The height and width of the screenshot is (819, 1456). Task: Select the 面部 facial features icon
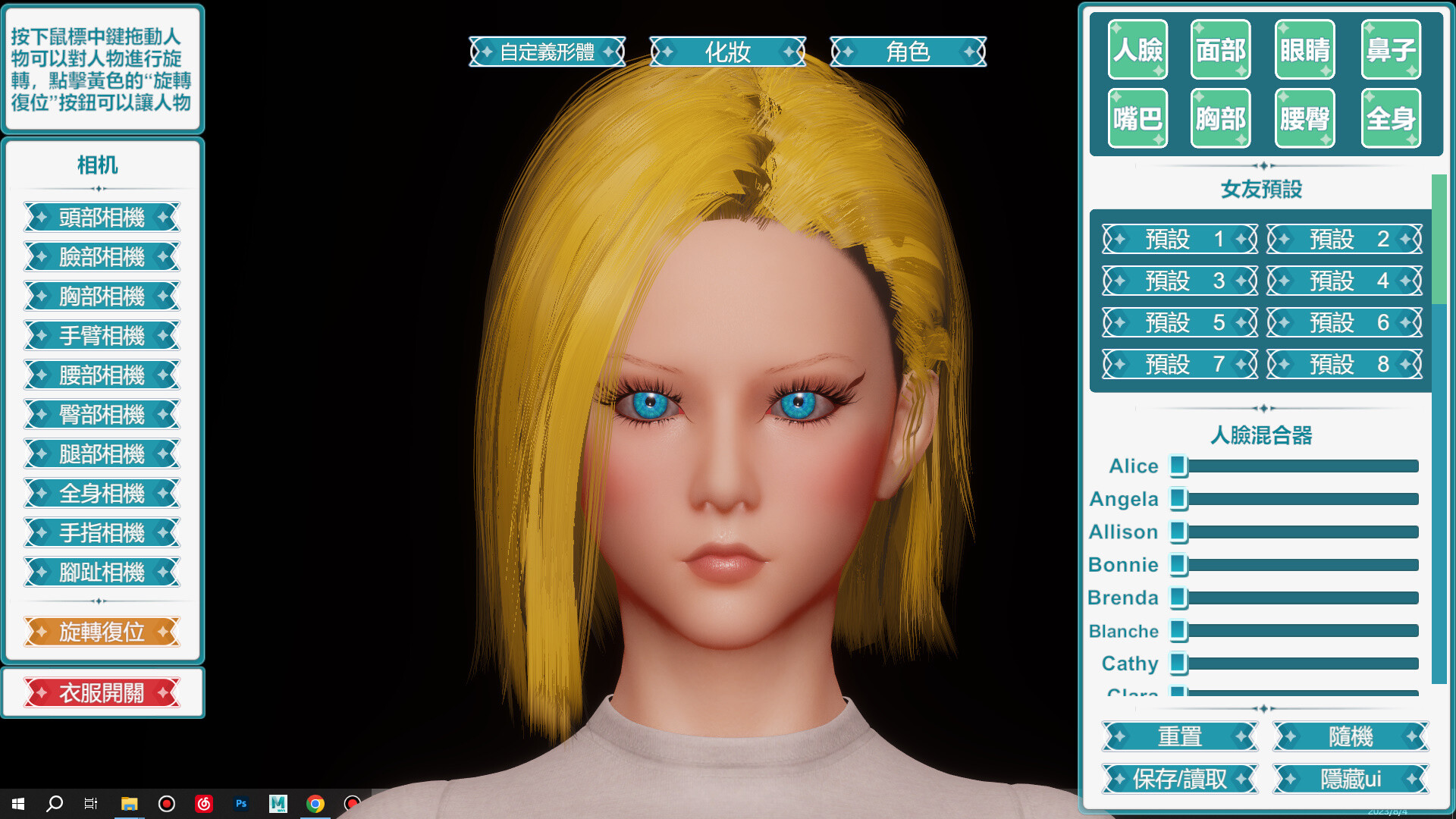click(x=1220, y=50)
